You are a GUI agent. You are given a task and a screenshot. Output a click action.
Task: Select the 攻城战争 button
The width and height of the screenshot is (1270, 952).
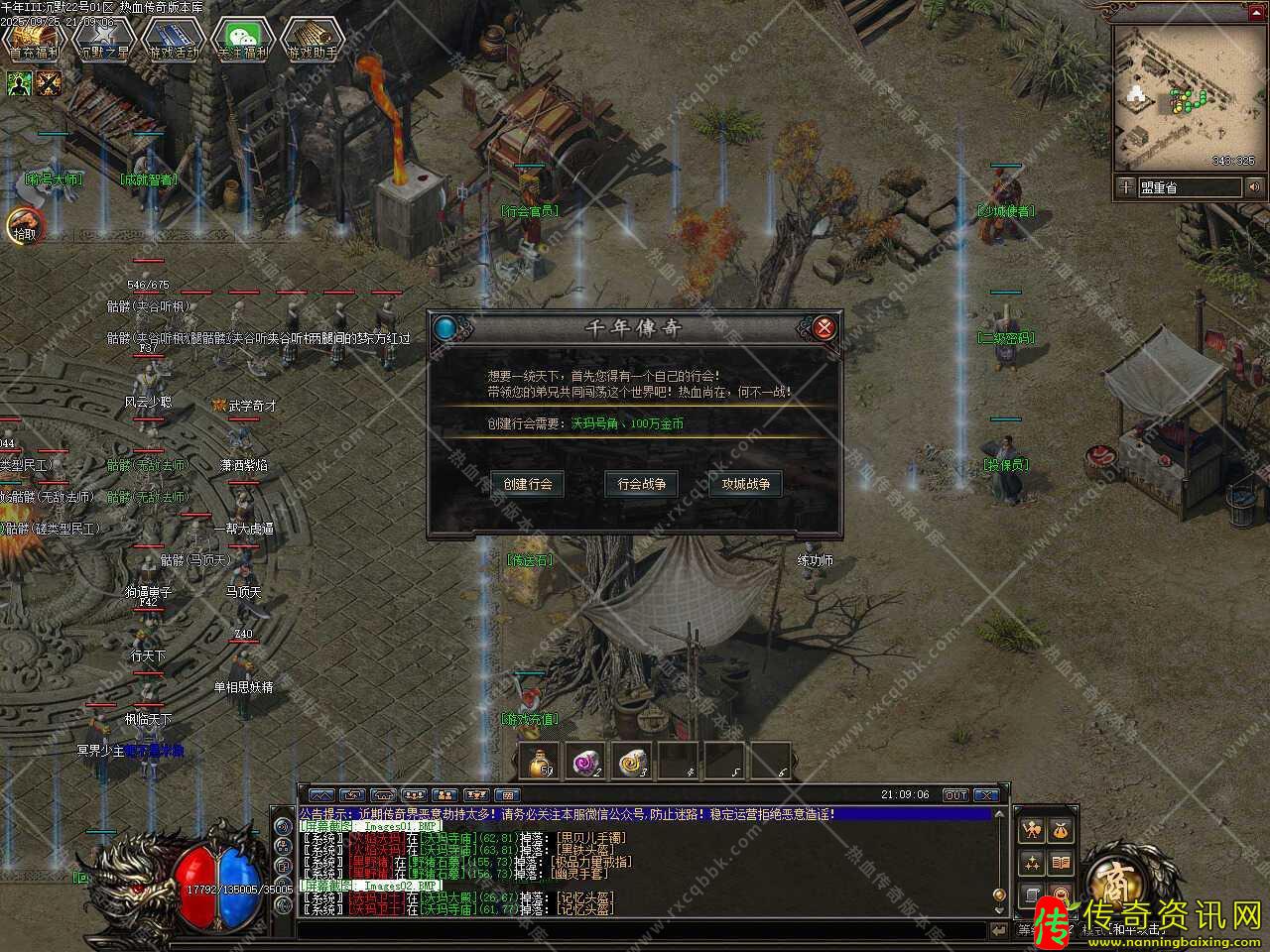point(745,484)
